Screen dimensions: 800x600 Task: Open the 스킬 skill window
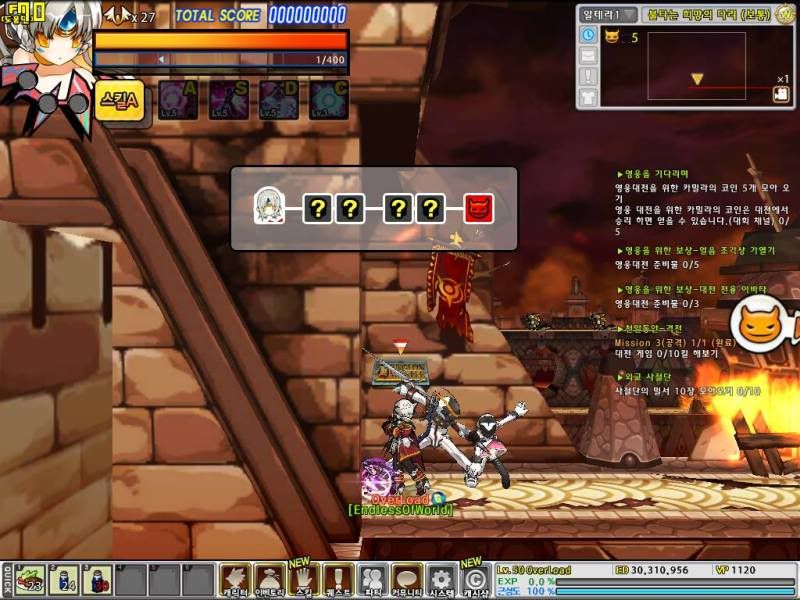(304, 579)
